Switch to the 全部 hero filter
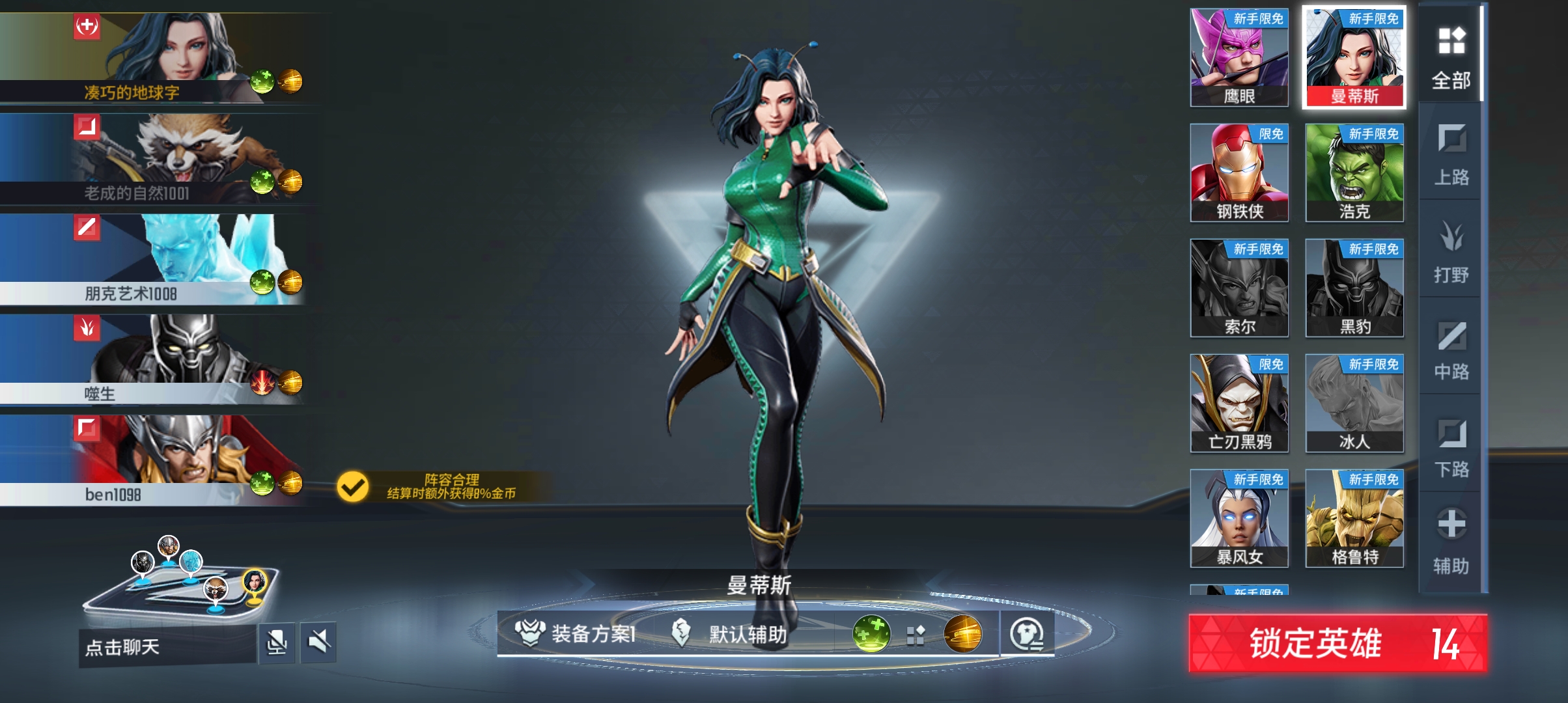1568x703 pixels. (1451, 57)
